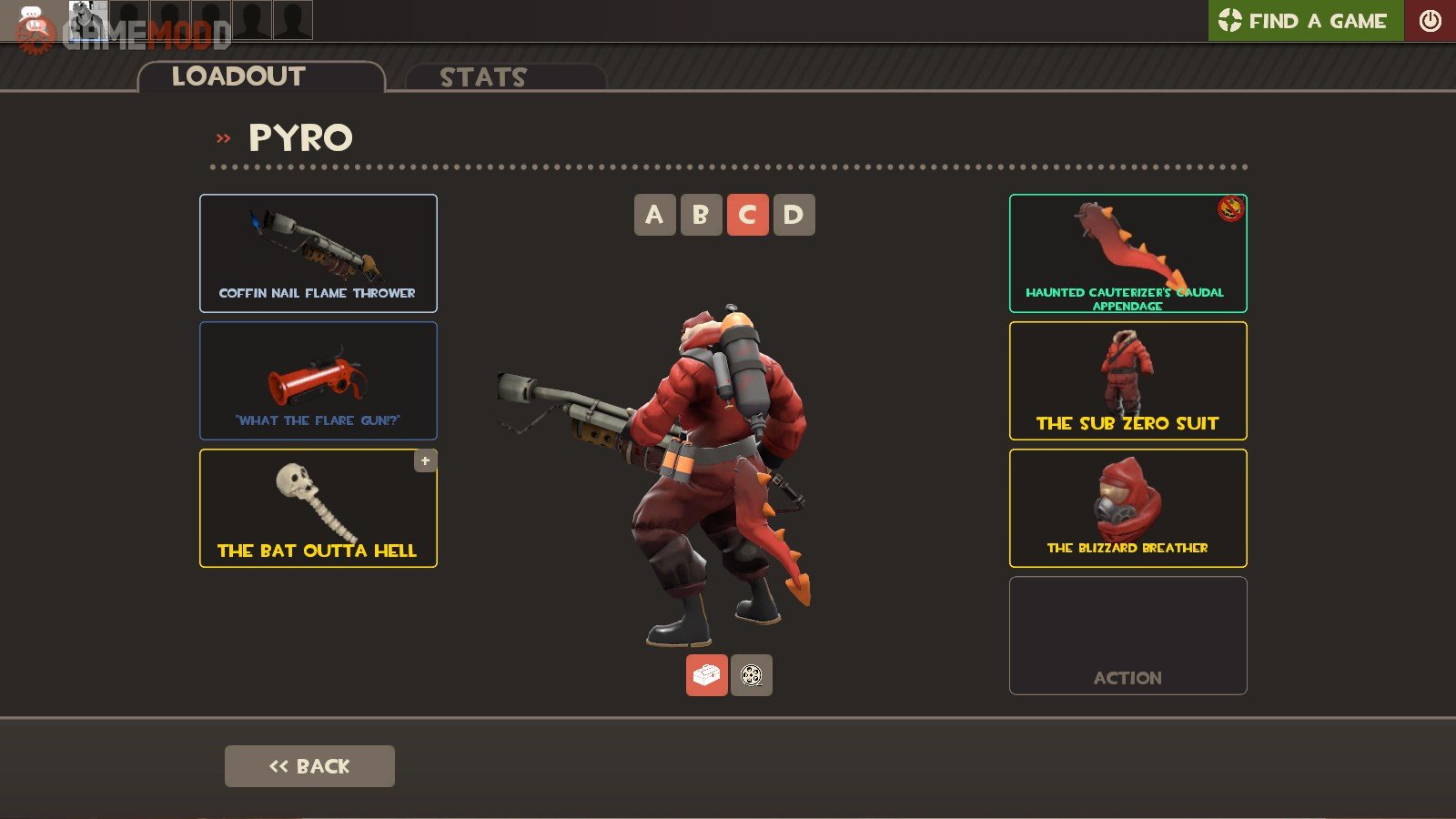Viewport: 1456px width, 819px height.
Task: Open the Haunted Cauterizer's Caudal Appendage slot
Action: (1127, 253)
